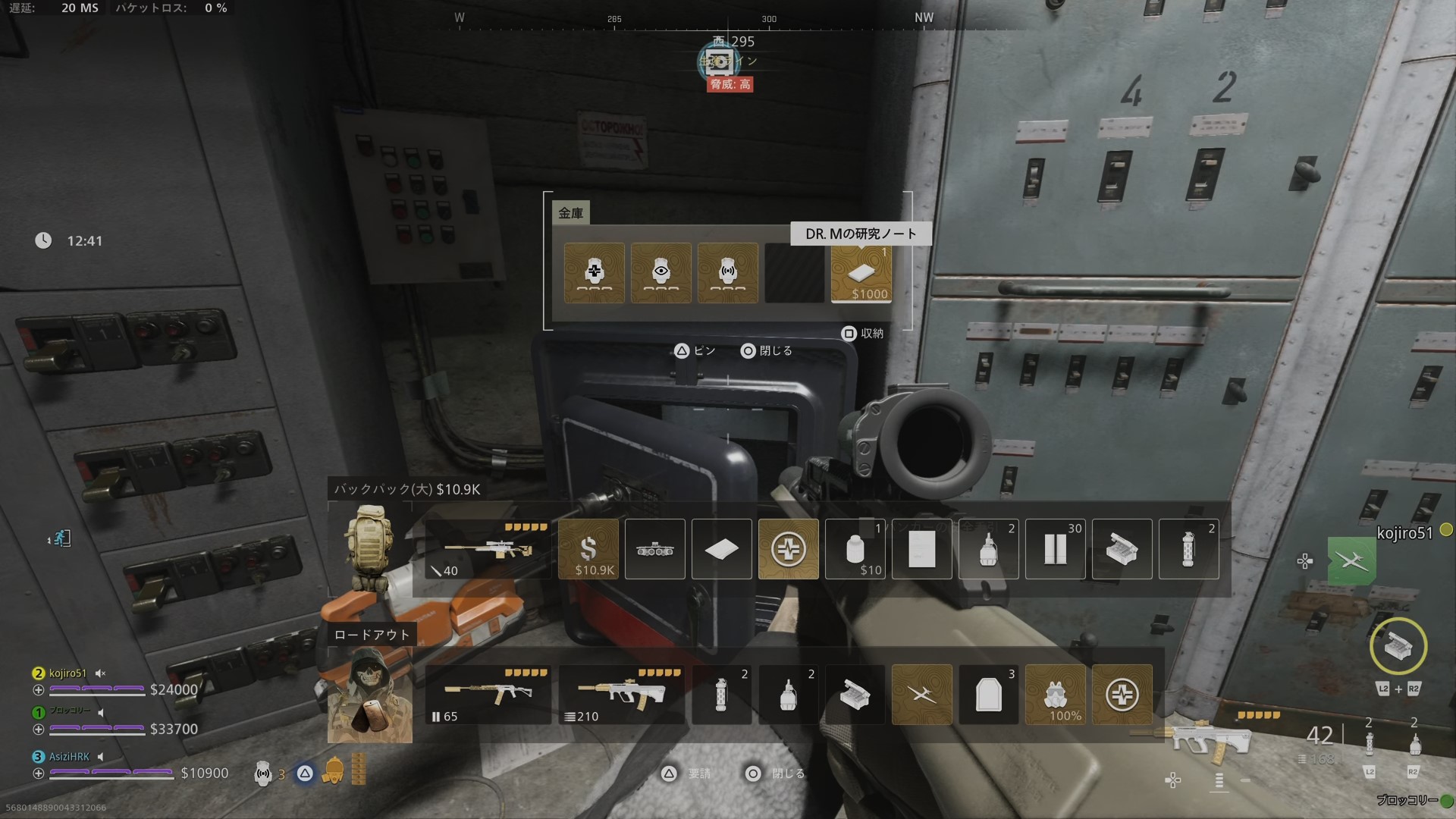Click the suppressed AK weapon thumbnail
Viewport: 1456px width, 819px height.
click(x=488, y=692)
